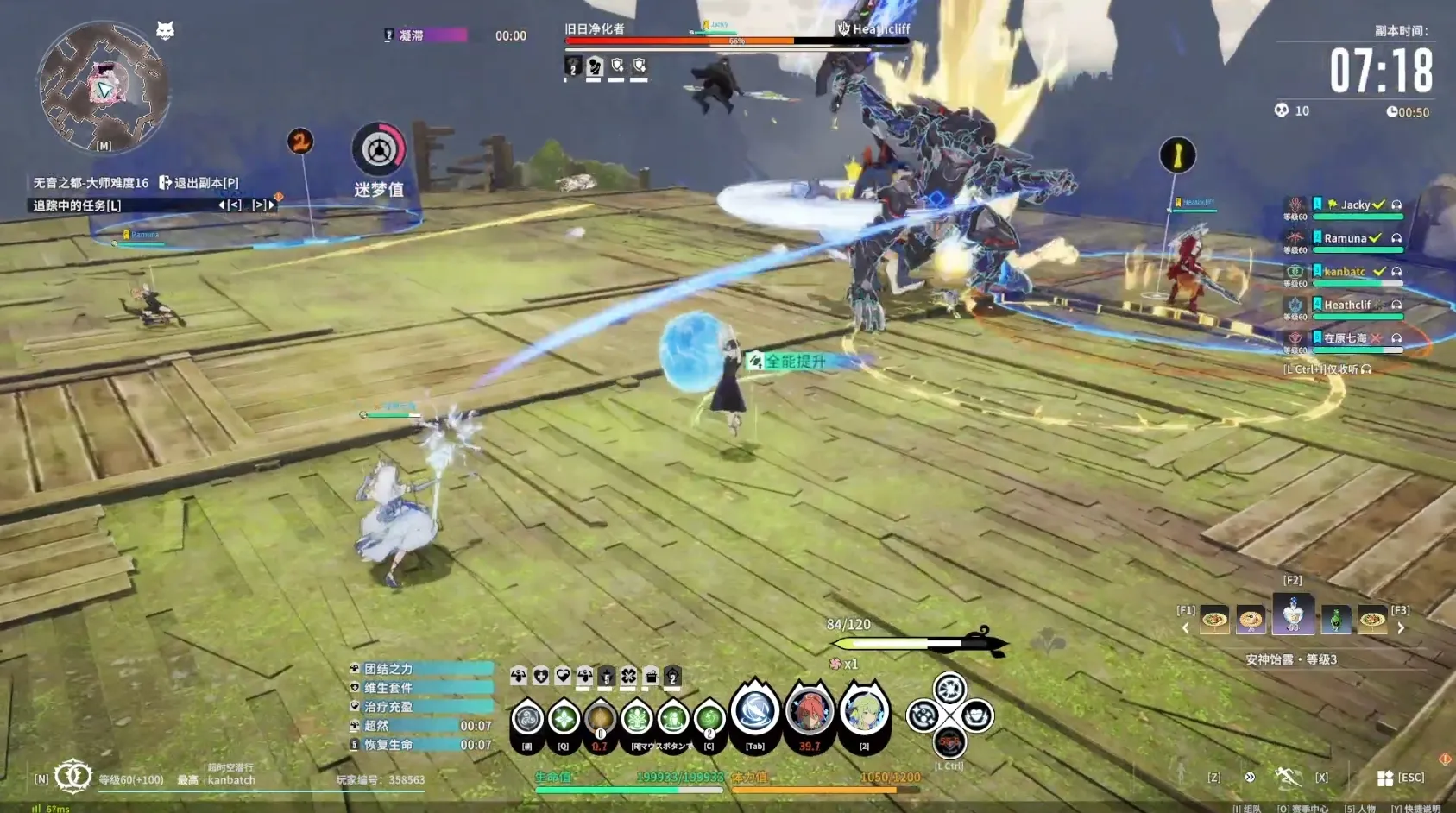
Task: Activate the blue swirling ultimate skill
Action: click(x=755, y=711)
